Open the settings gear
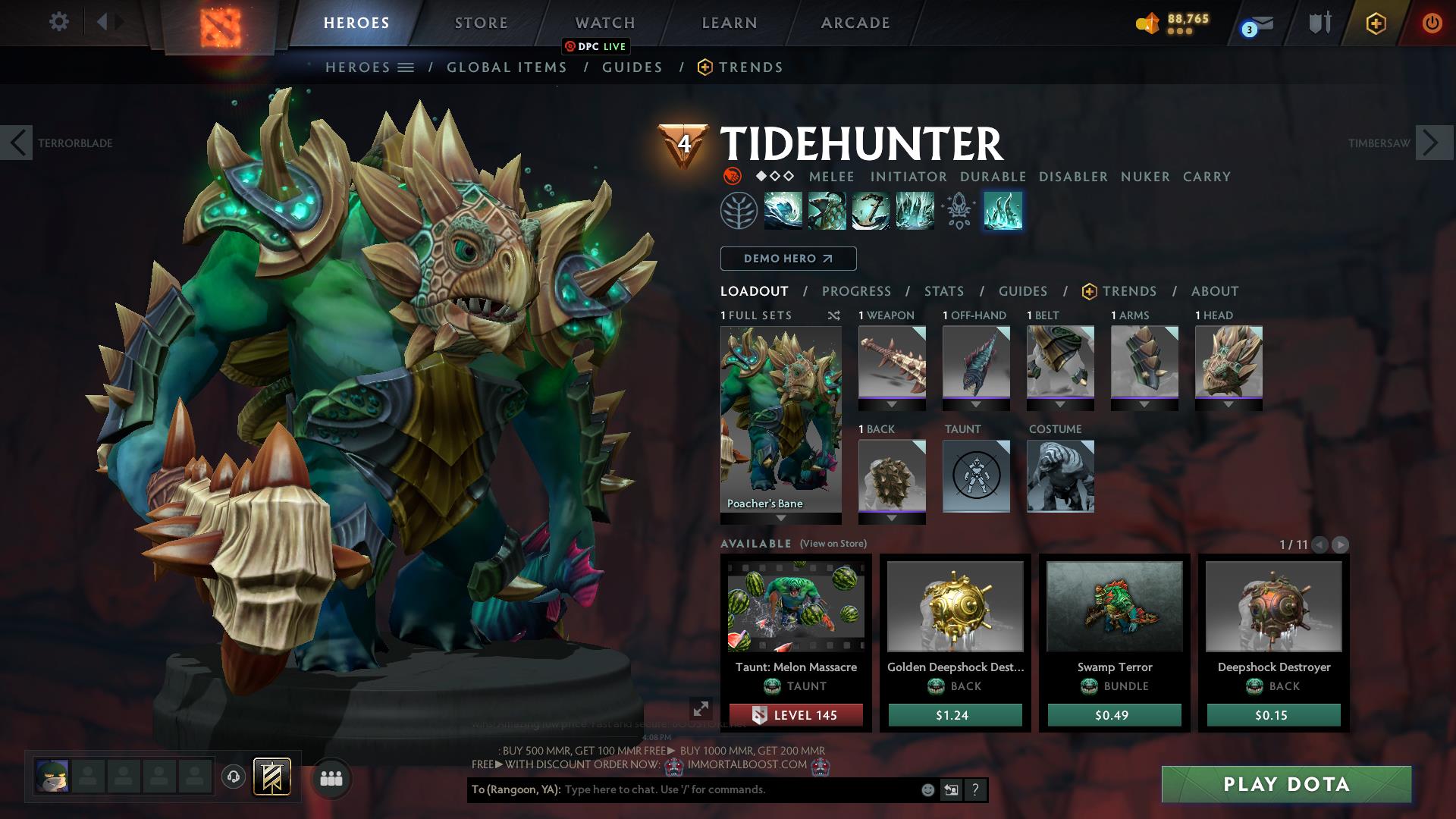 click(58, 22)
